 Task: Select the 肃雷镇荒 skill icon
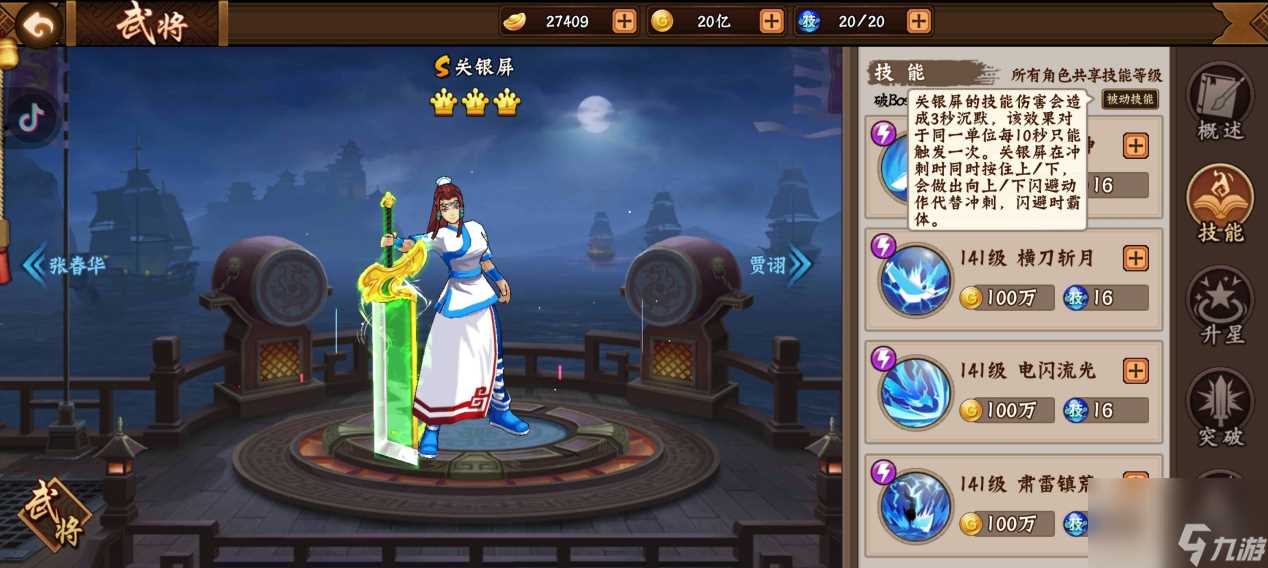(915, 506)
